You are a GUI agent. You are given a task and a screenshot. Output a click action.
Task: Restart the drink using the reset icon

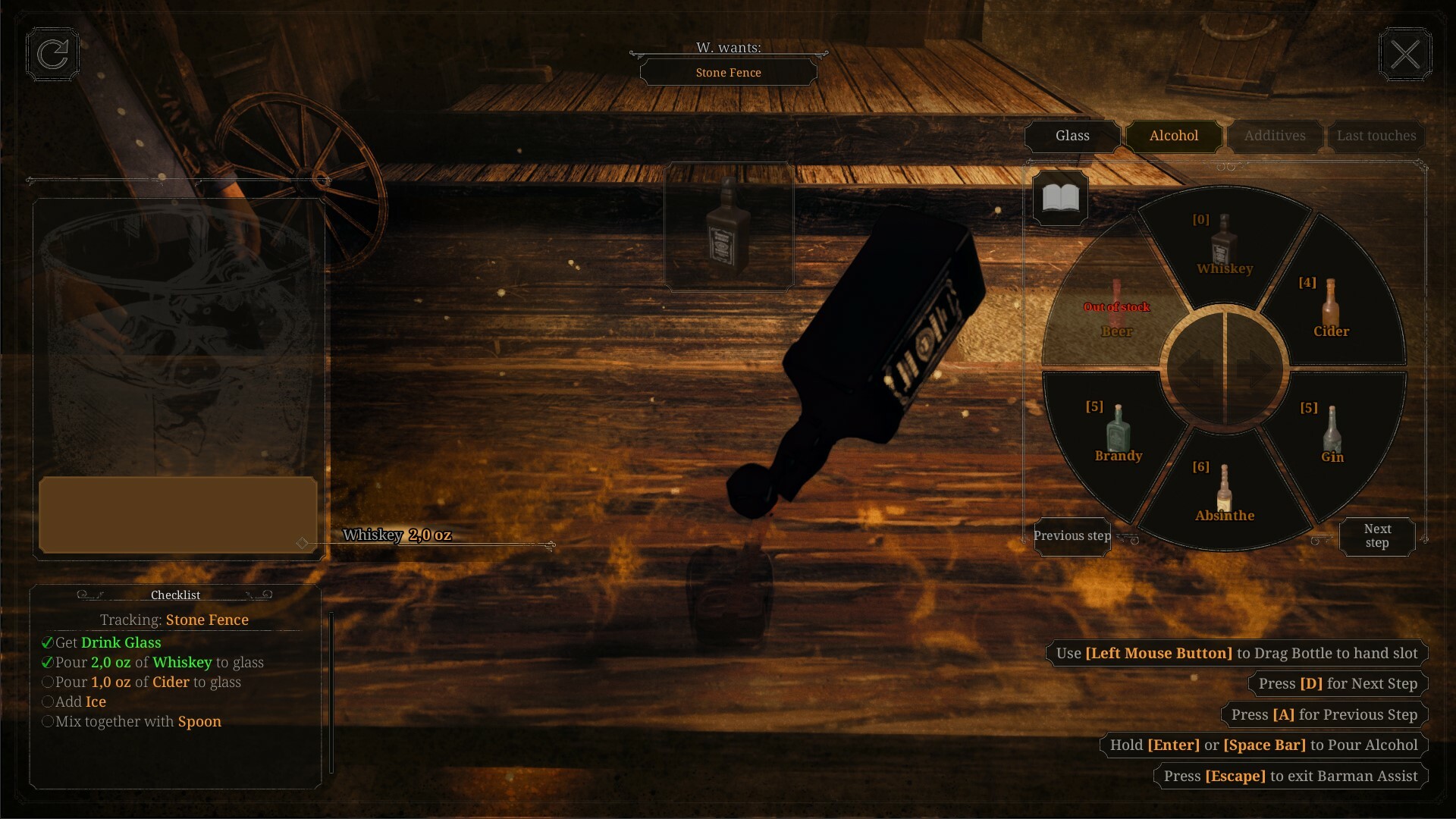pos(52,54)
